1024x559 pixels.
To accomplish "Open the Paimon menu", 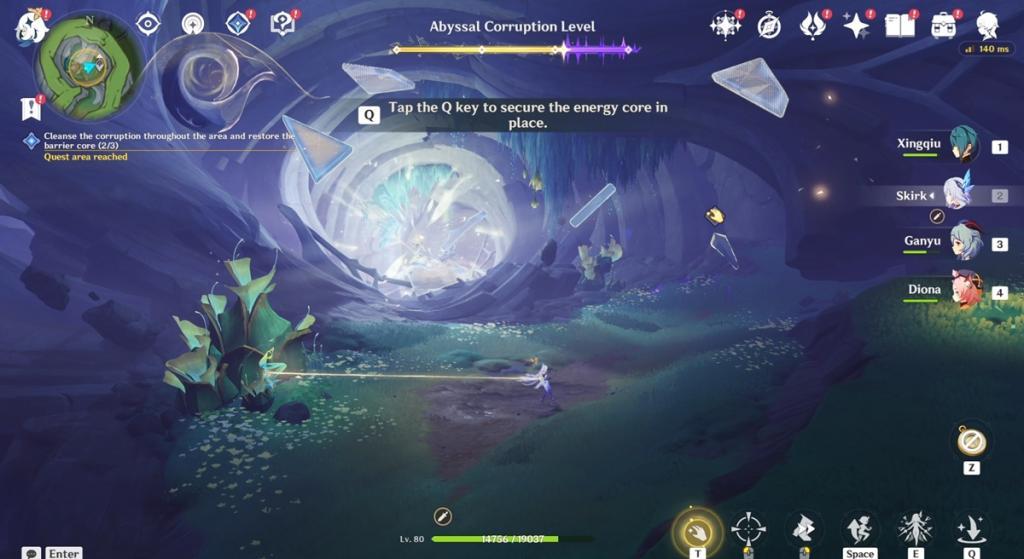I will pos(30,26).
